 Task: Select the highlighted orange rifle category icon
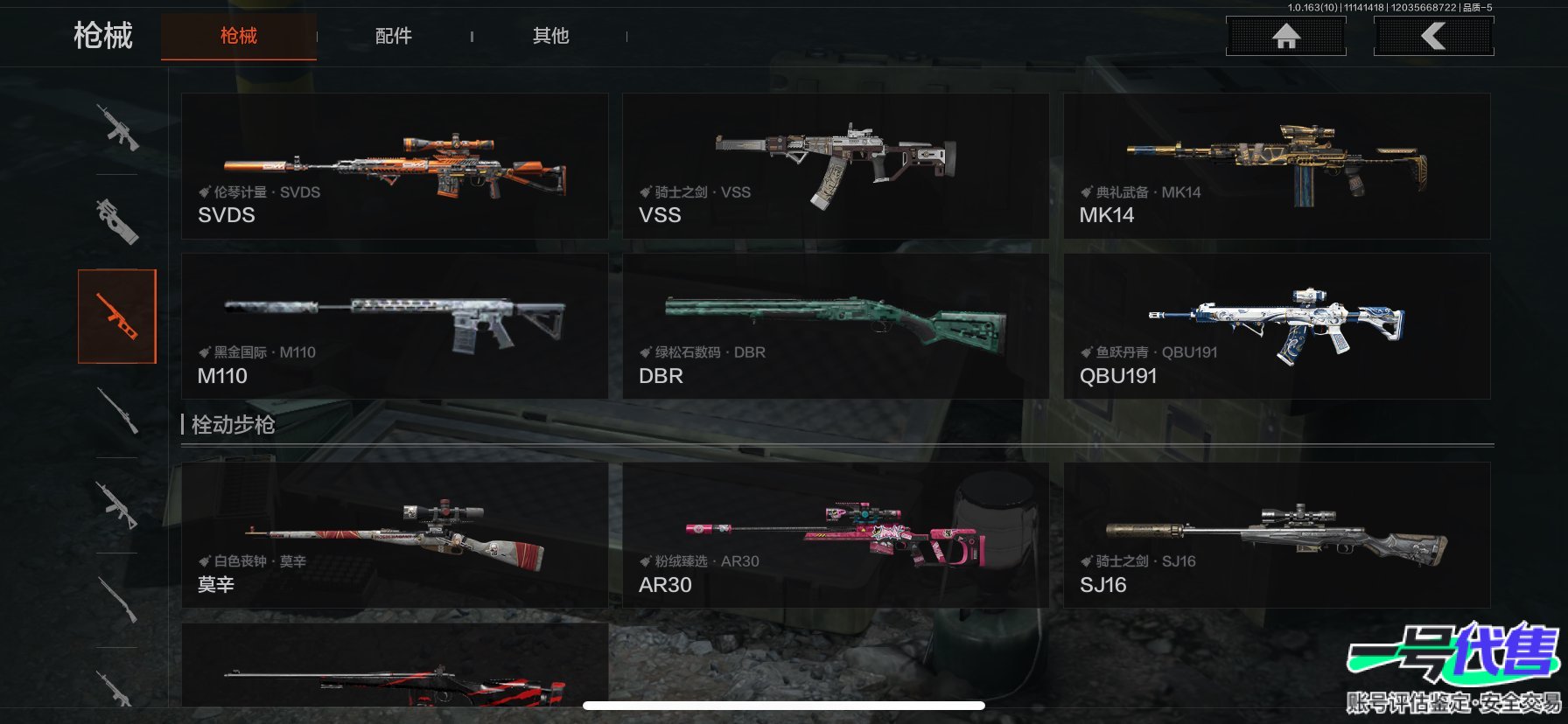(x=117, y=317)
